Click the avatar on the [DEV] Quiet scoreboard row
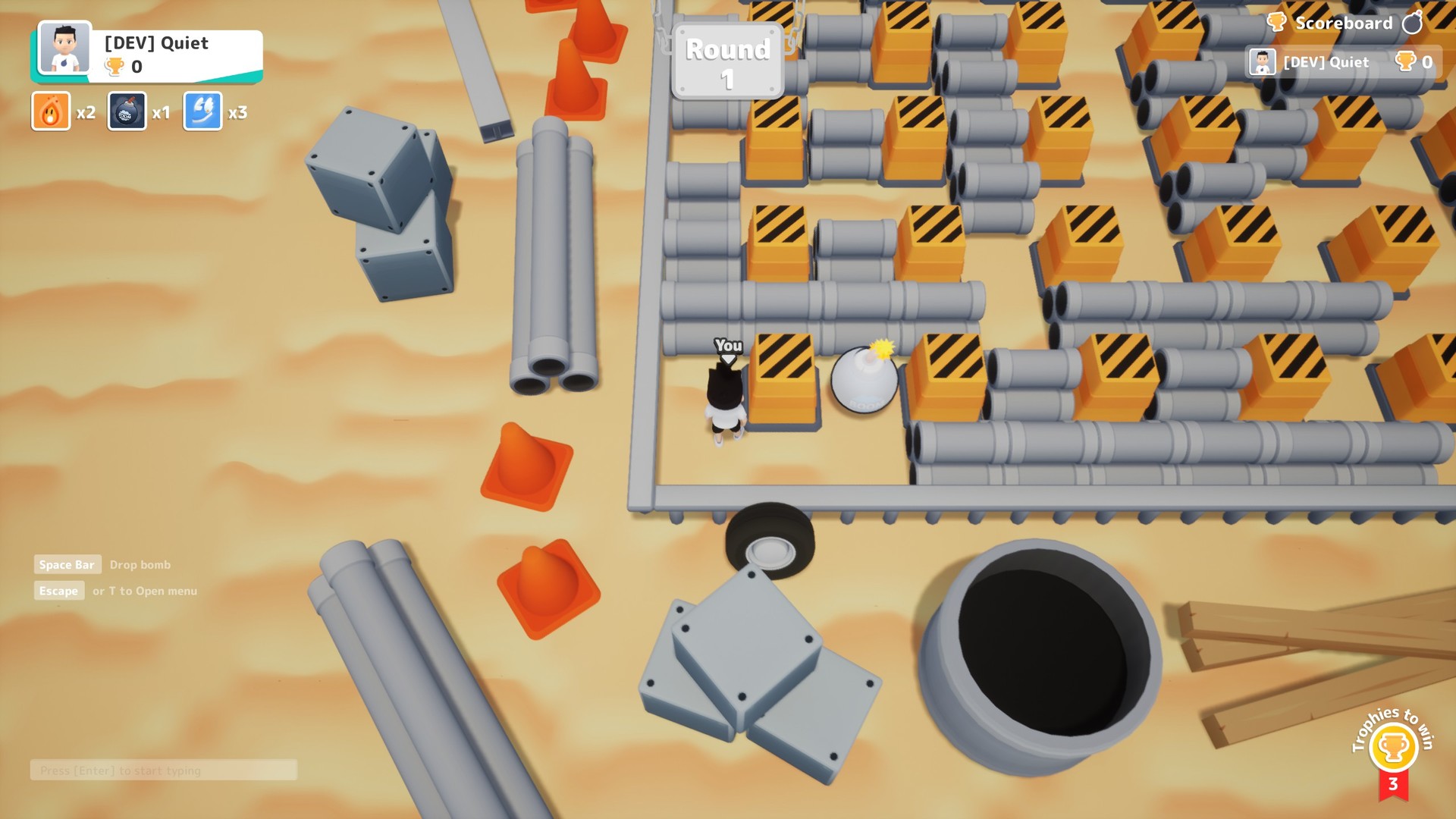The image size is (1456, 819). point(1261,62)
